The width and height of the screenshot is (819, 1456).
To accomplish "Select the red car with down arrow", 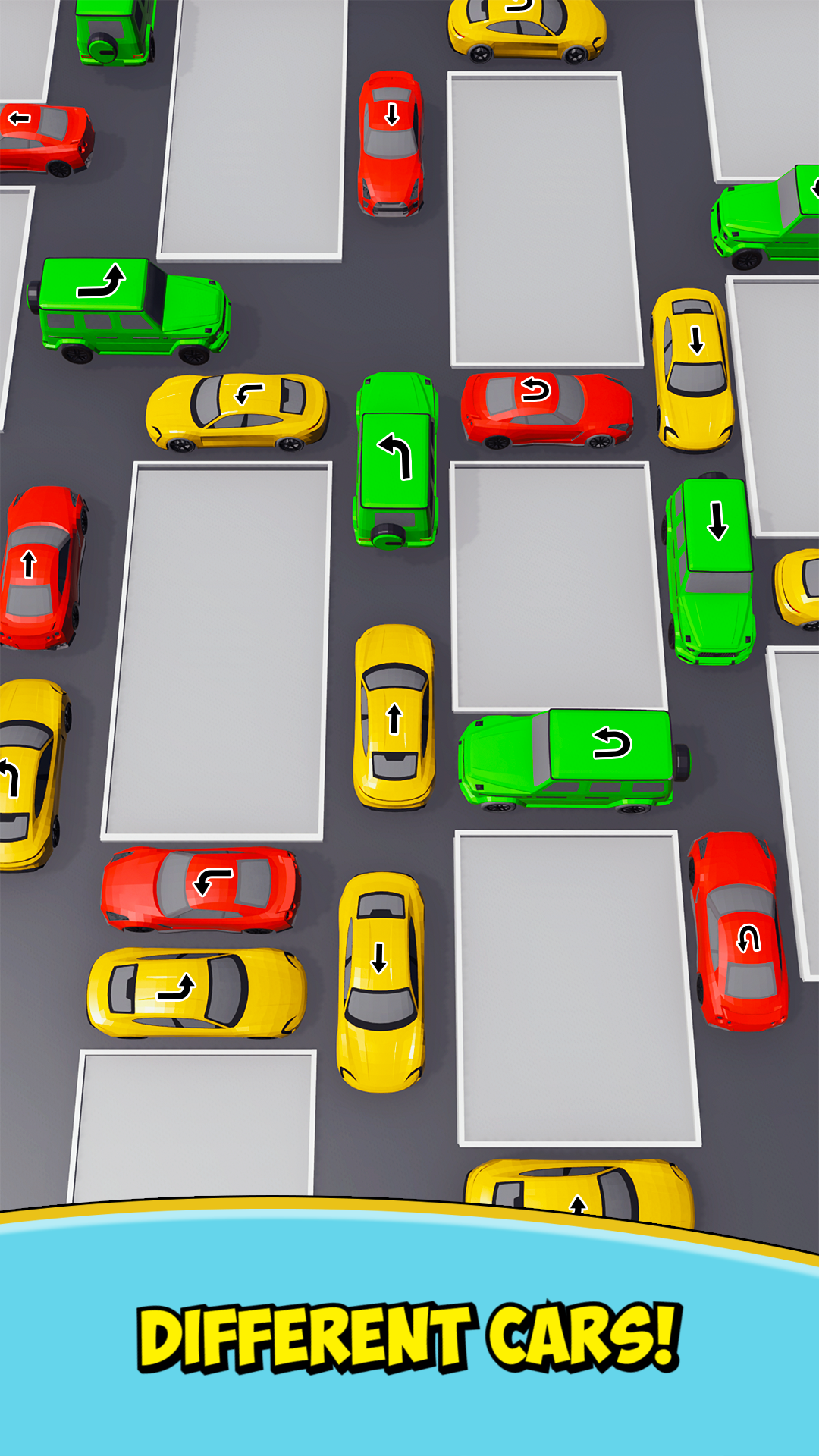I will pos(391,143).
